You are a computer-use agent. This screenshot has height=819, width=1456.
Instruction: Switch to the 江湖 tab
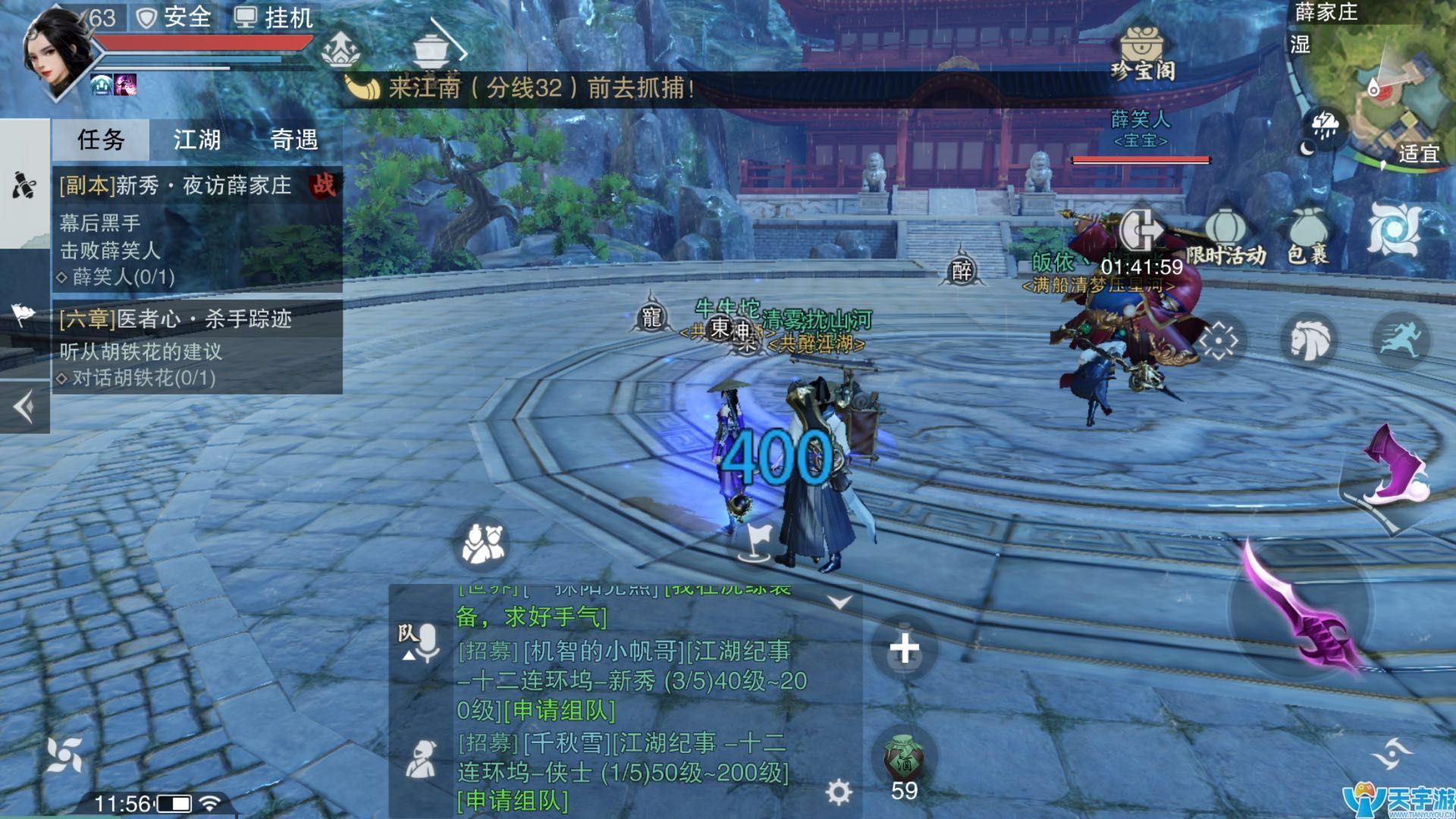click(x=199, y=140)
